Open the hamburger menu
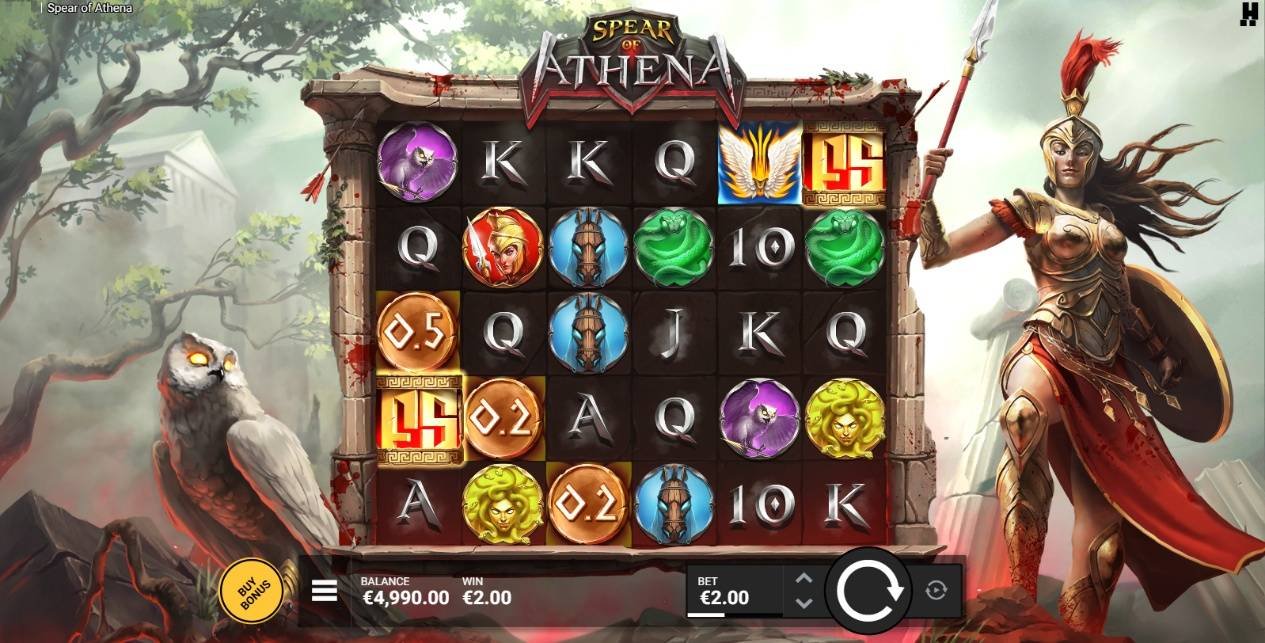 pyautogui.click(x=324, y=591)
